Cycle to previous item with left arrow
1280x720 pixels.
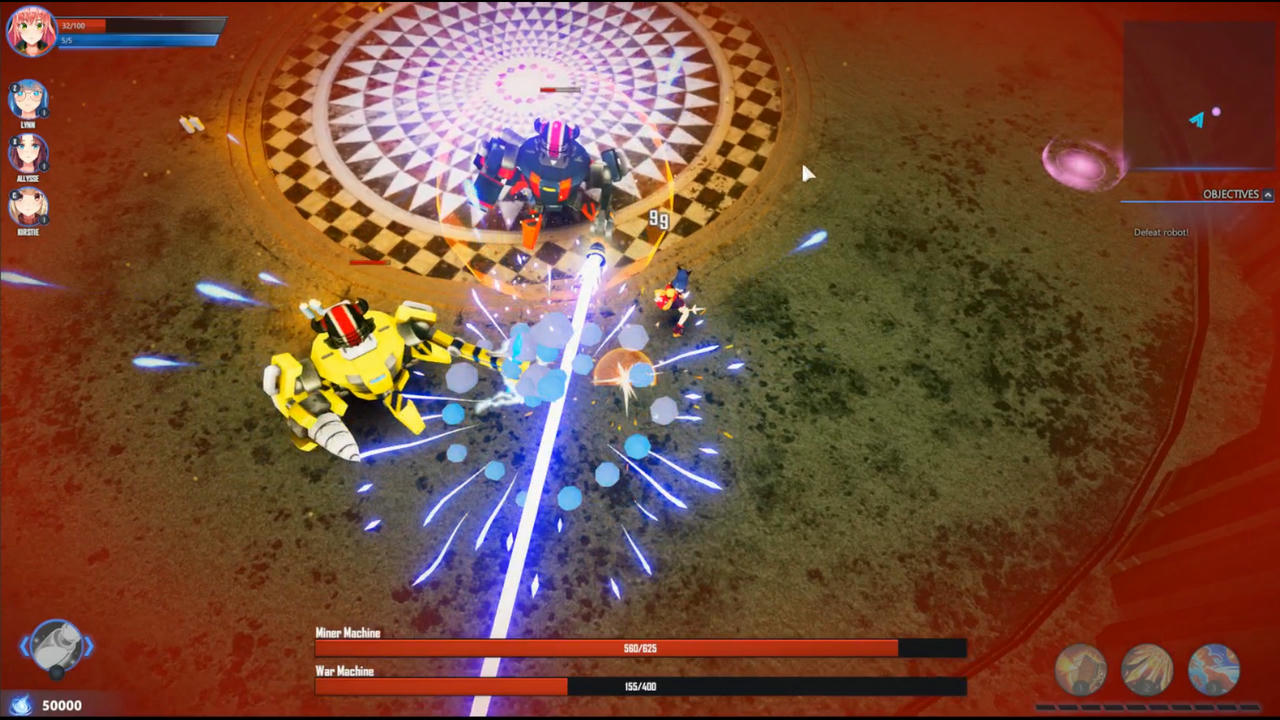click(25, 647)
